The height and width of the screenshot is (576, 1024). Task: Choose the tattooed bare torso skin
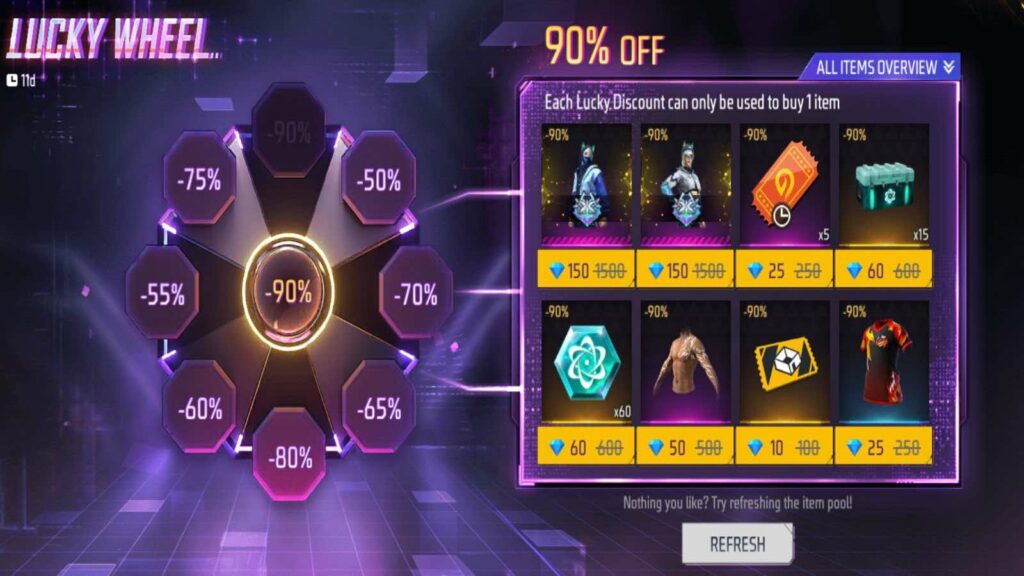(x=684, y=362)
